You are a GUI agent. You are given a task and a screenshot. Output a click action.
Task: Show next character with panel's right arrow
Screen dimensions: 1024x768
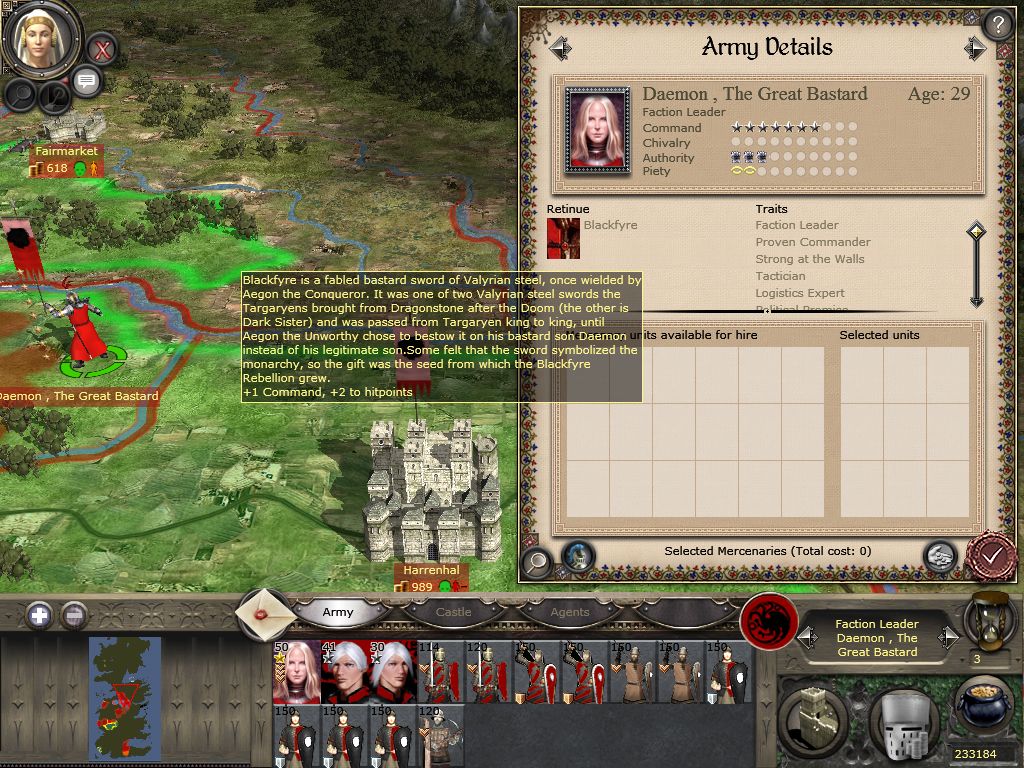click(975, 47)
